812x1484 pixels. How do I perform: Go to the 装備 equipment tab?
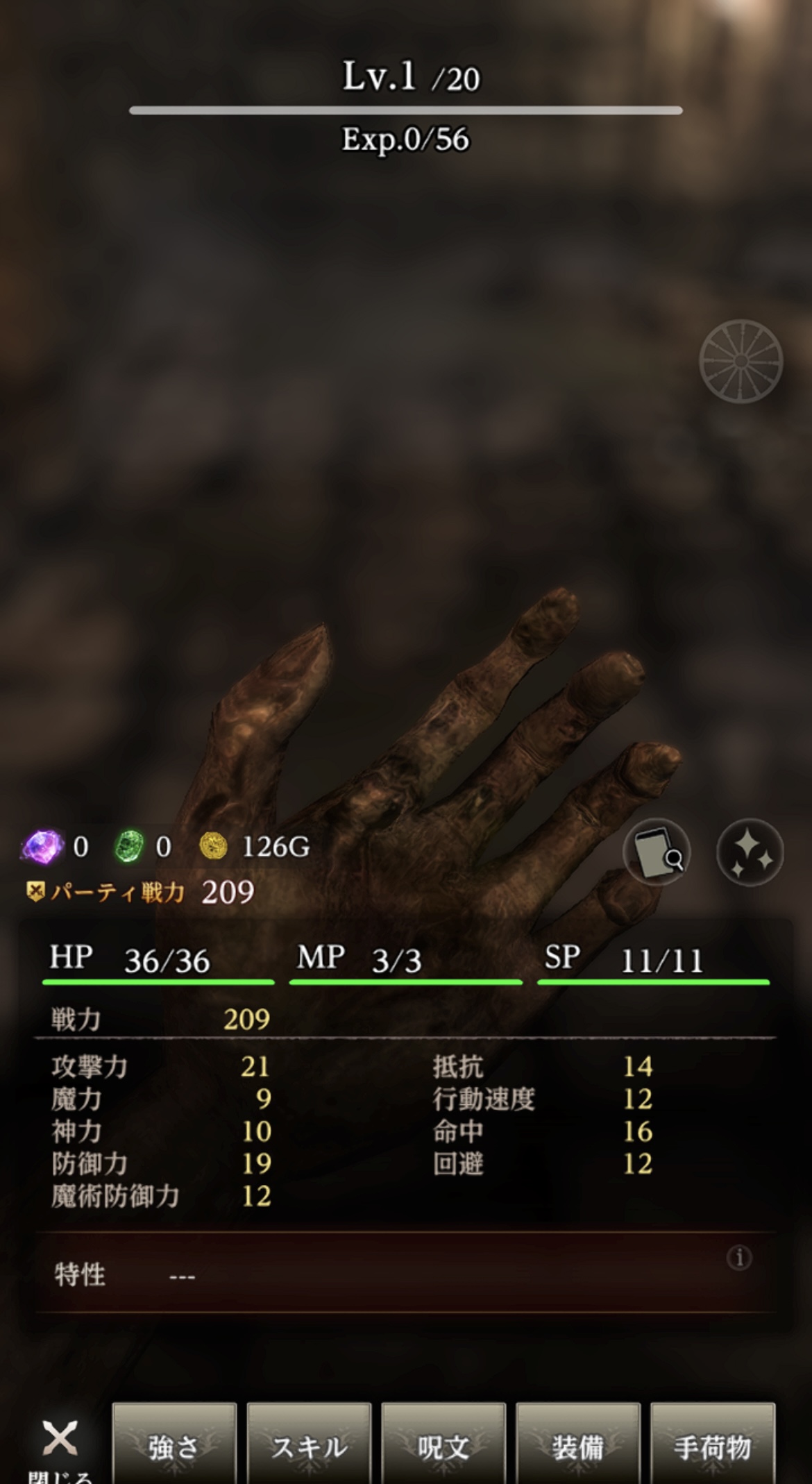click(578, 1447)
